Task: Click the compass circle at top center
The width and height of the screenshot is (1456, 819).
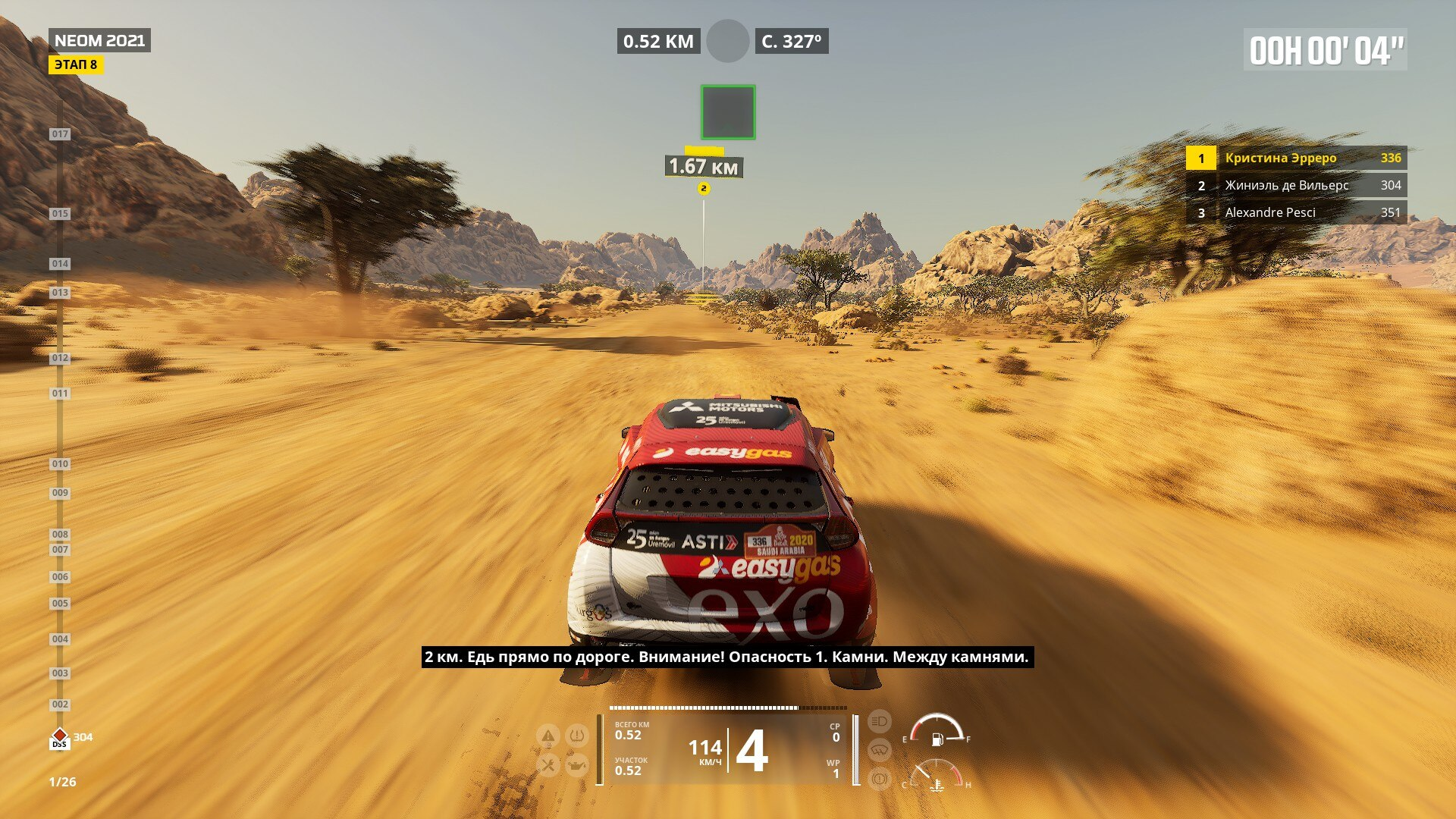Action: (x=727, y=41)
